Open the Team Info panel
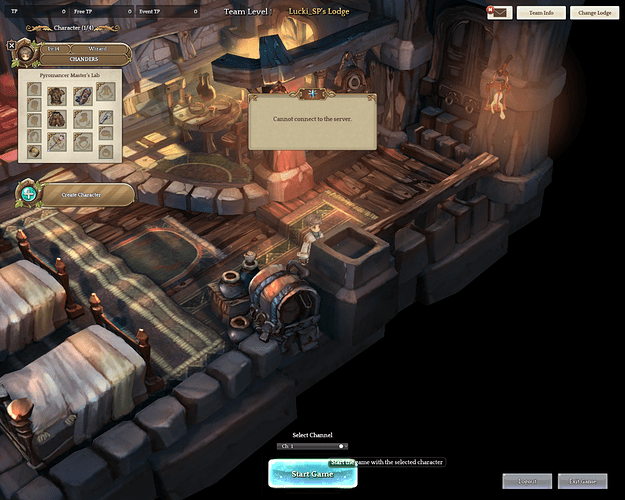 coord(543,13)
